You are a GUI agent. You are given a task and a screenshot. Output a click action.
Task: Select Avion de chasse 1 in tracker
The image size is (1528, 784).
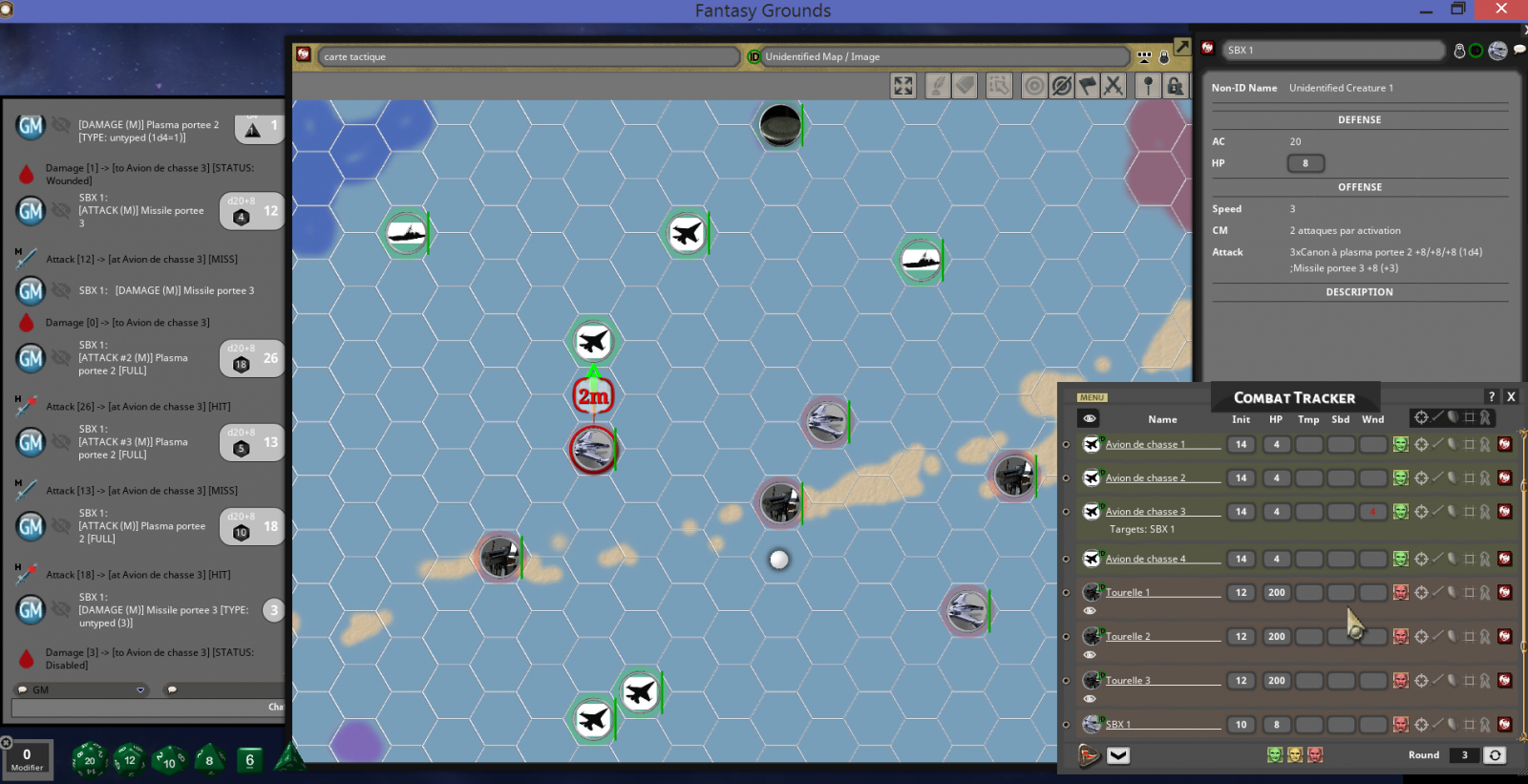(x=1145, y=444)
